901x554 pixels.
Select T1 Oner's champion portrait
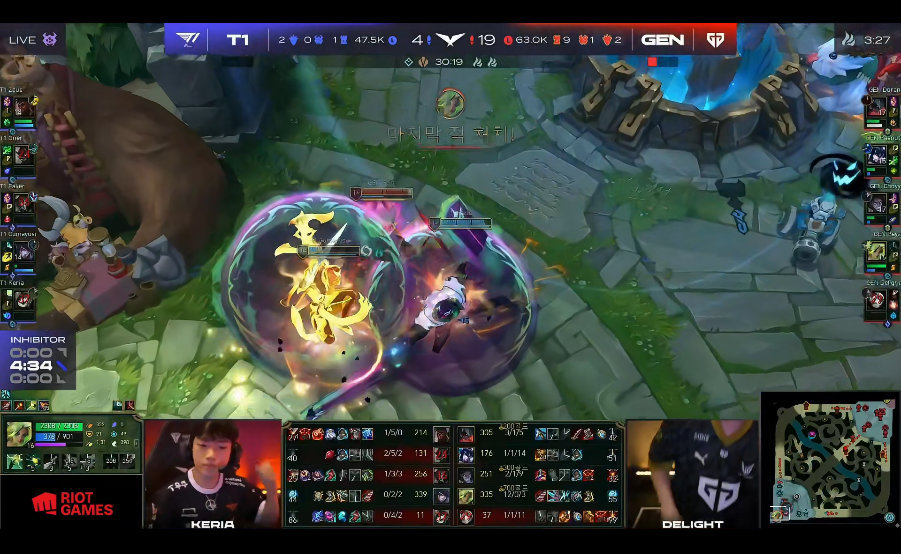(23, 155)
